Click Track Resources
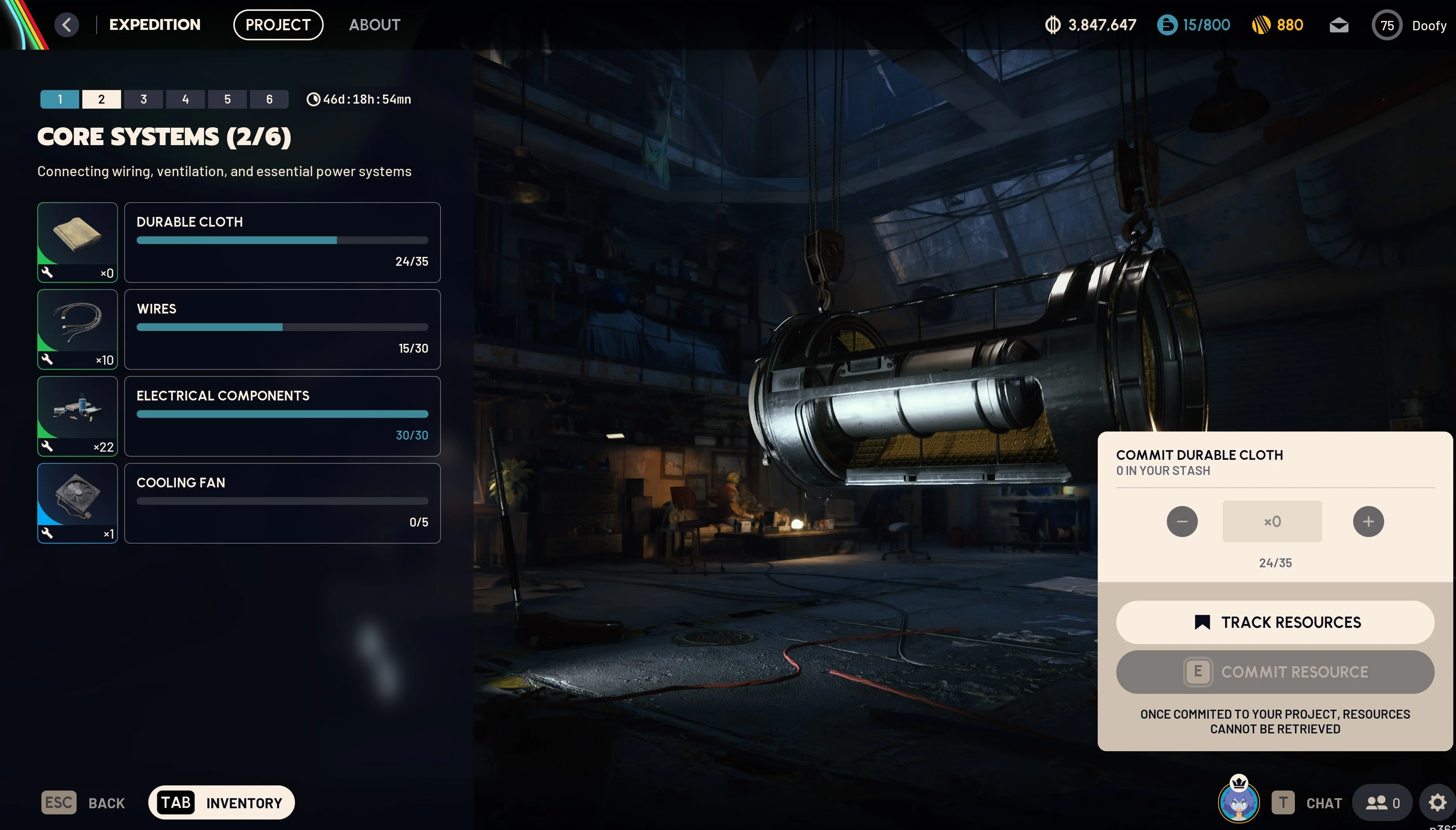 pyautogui.click(x=1275, y=622)
